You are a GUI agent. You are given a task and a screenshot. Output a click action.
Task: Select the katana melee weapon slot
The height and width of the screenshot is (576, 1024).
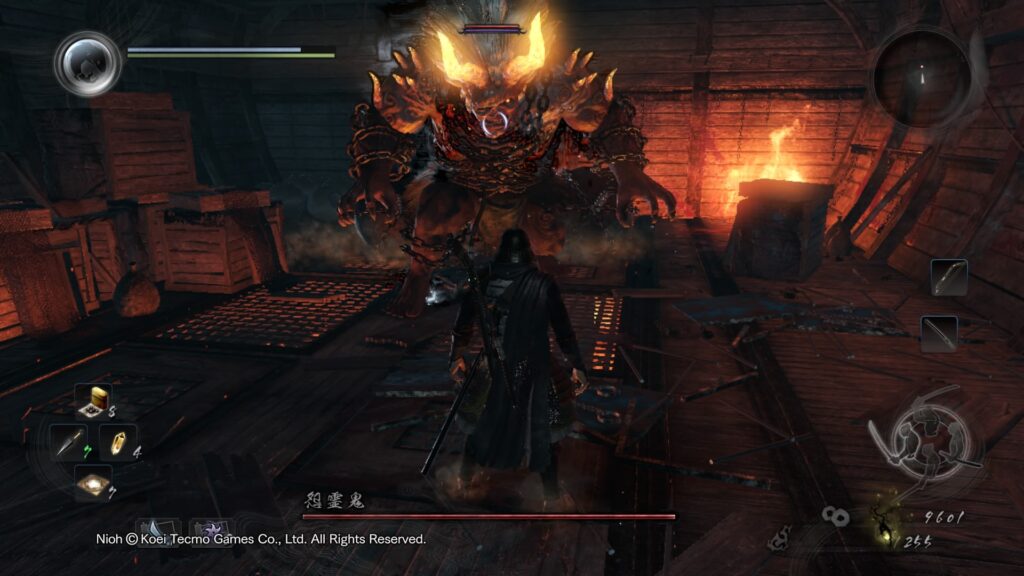pos(938,334)
